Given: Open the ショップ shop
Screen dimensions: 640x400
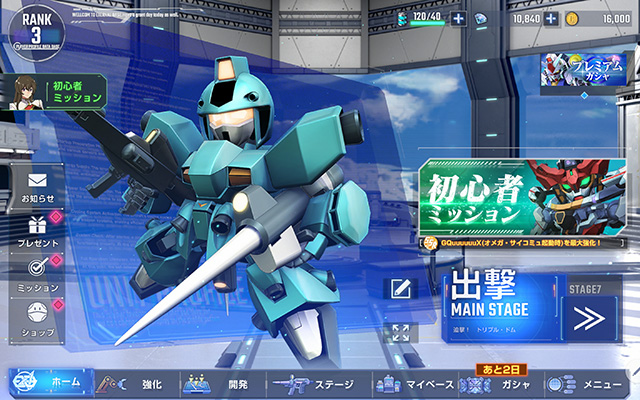Looking at the screenshot, I should [x=38, y=319].
